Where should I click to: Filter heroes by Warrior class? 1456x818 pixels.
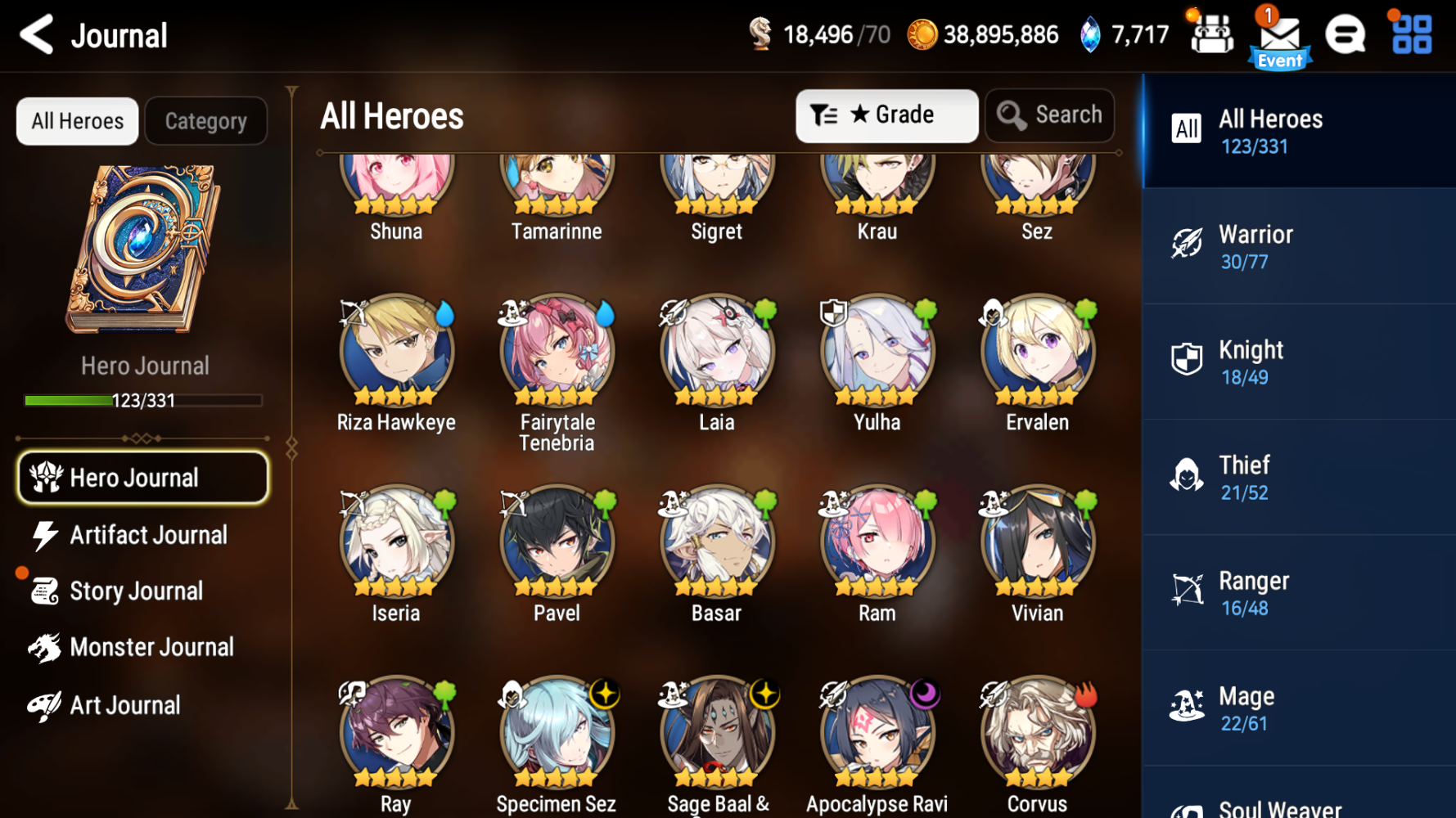point(1297,245)
